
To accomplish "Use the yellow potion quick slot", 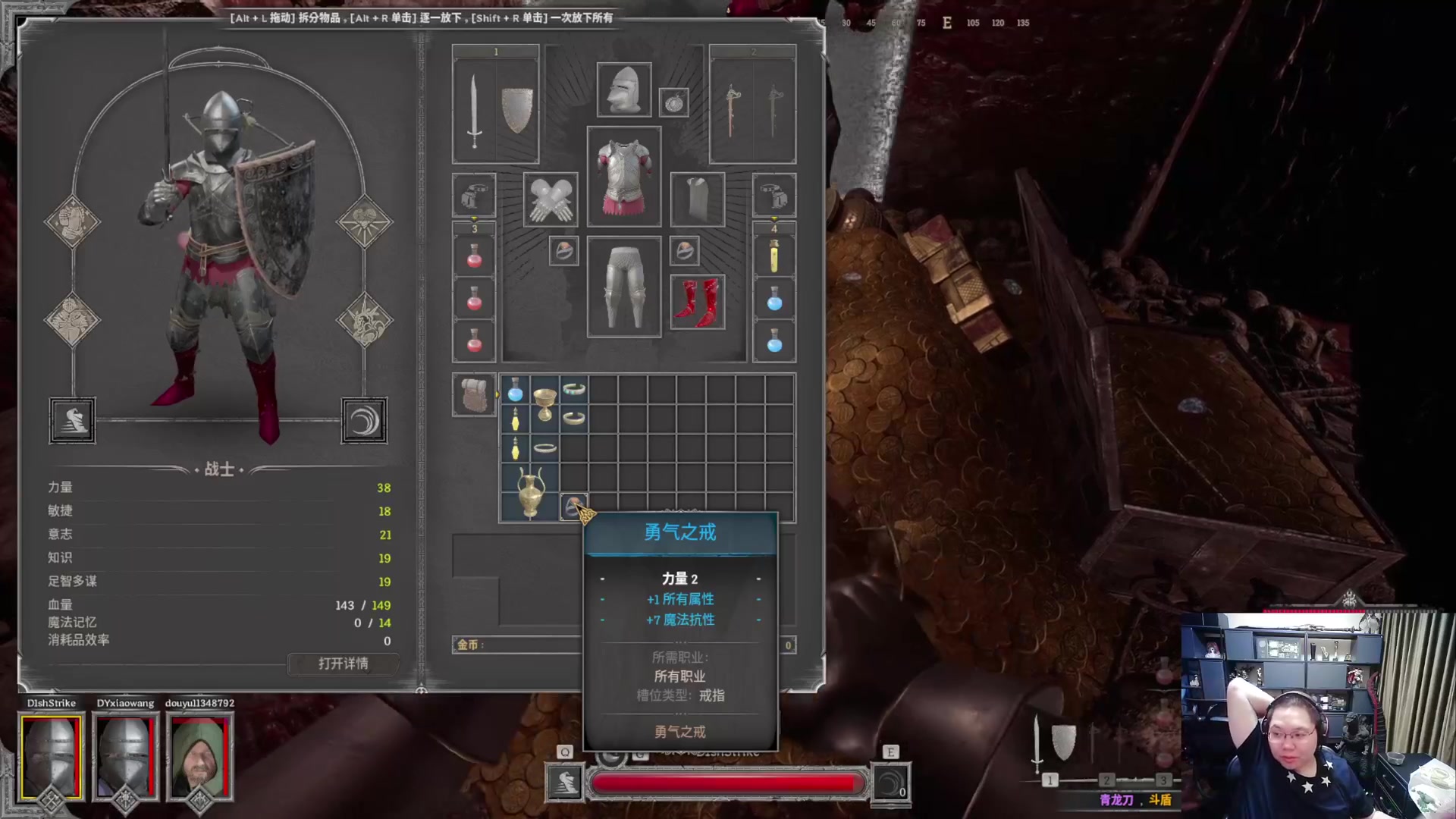I will click(x=773, y=256).
